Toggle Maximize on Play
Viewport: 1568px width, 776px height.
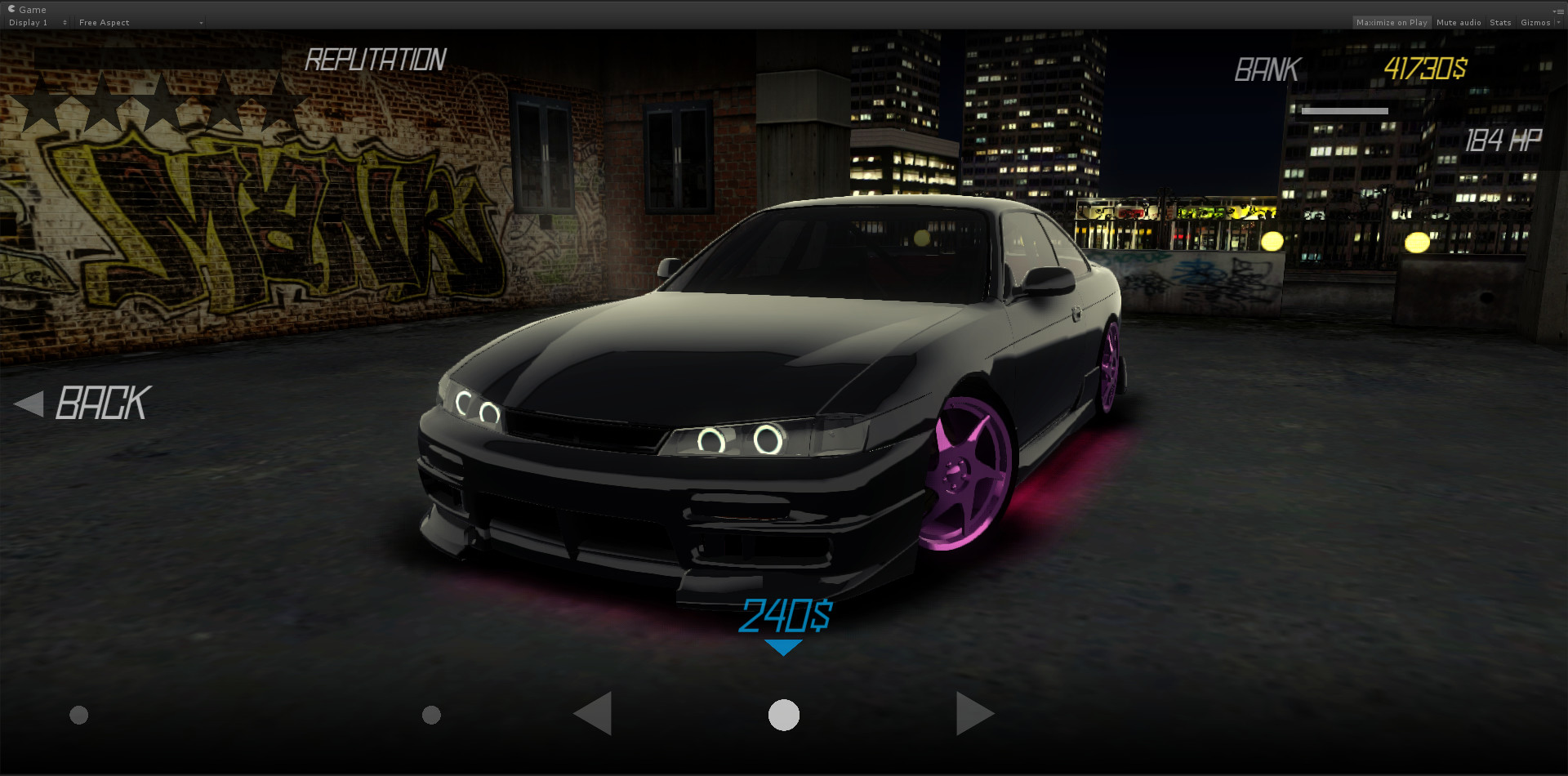tap(1392, 22)
